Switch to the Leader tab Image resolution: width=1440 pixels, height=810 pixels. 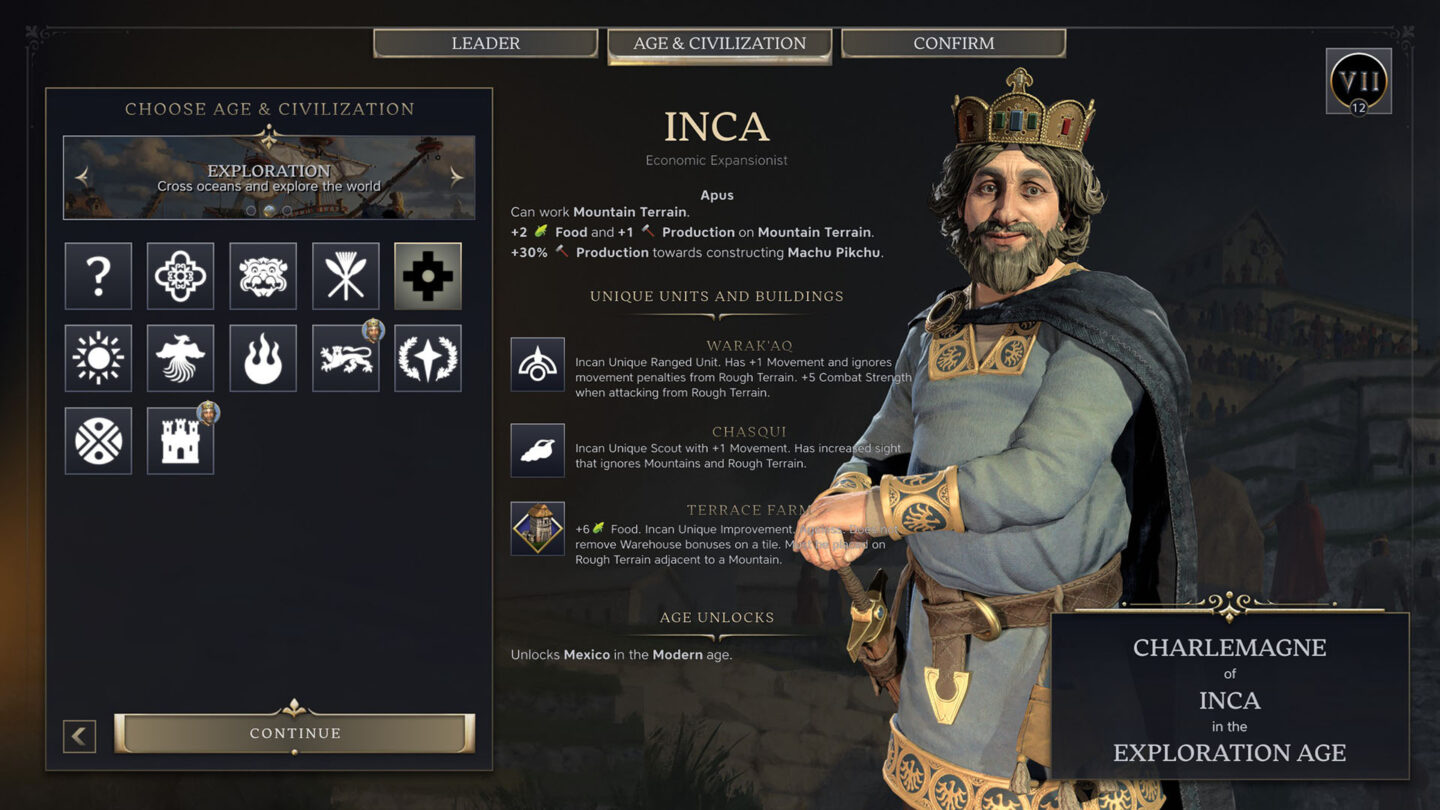click(x=485, y=43)
